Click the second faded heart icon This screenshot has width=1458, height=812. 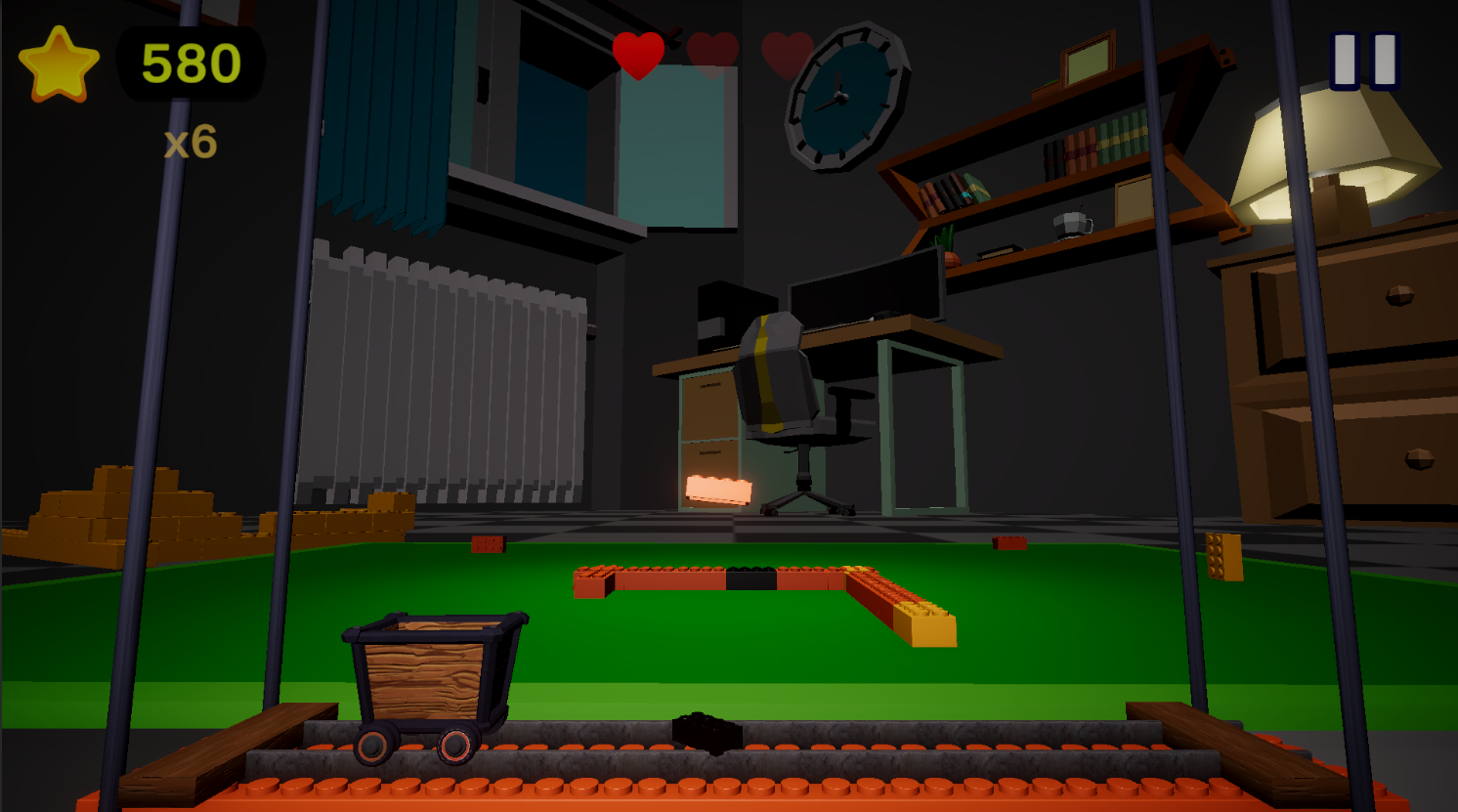point(713,54)
